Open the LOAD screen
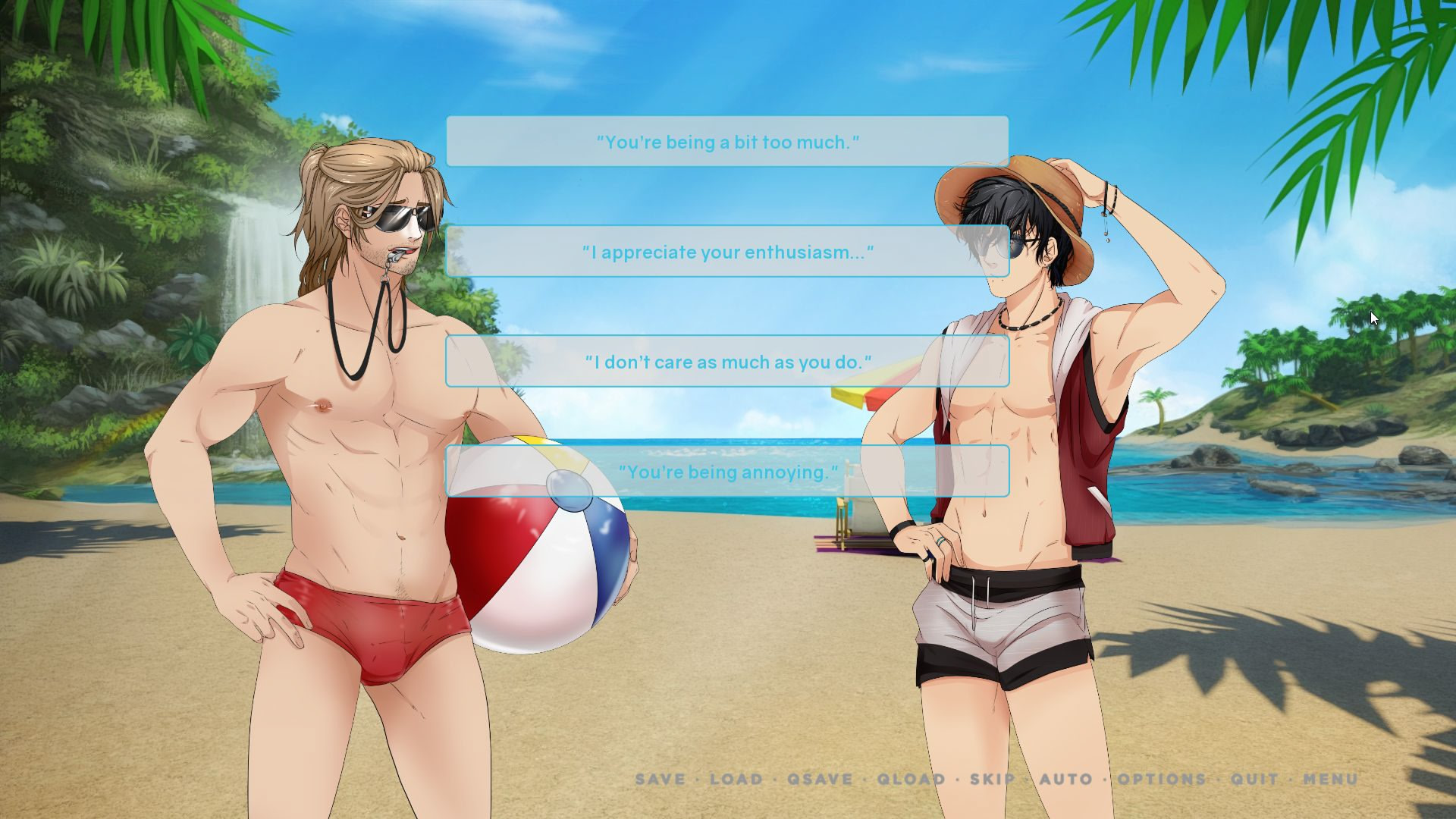The height and width of the screenshot is (819, 1456). (x=735, y=780)
